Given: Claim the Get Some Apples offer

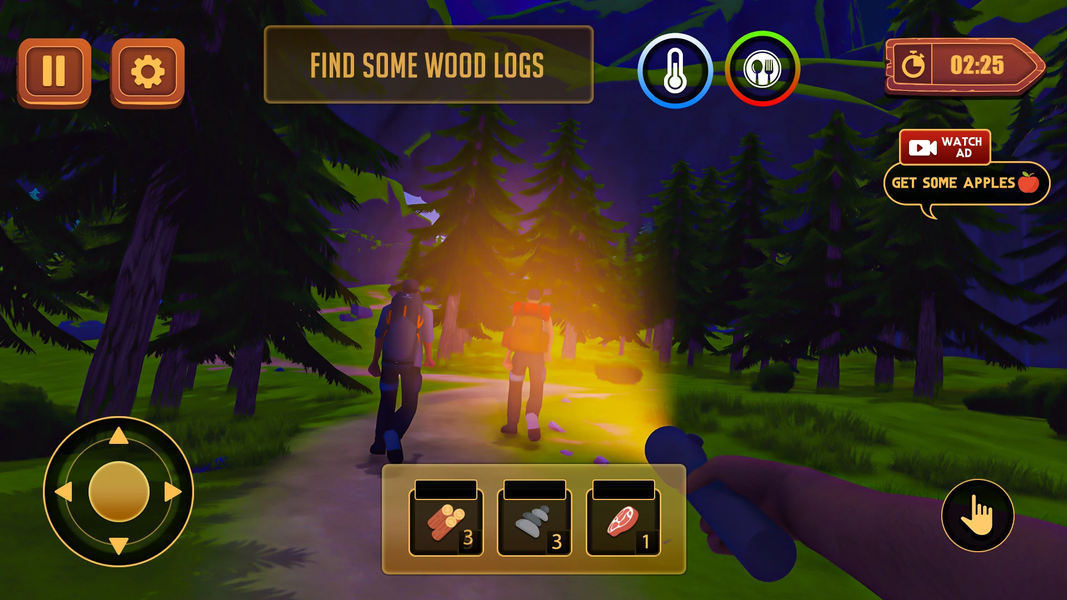Looking at the screenshot, I should [x=966, y=183].
